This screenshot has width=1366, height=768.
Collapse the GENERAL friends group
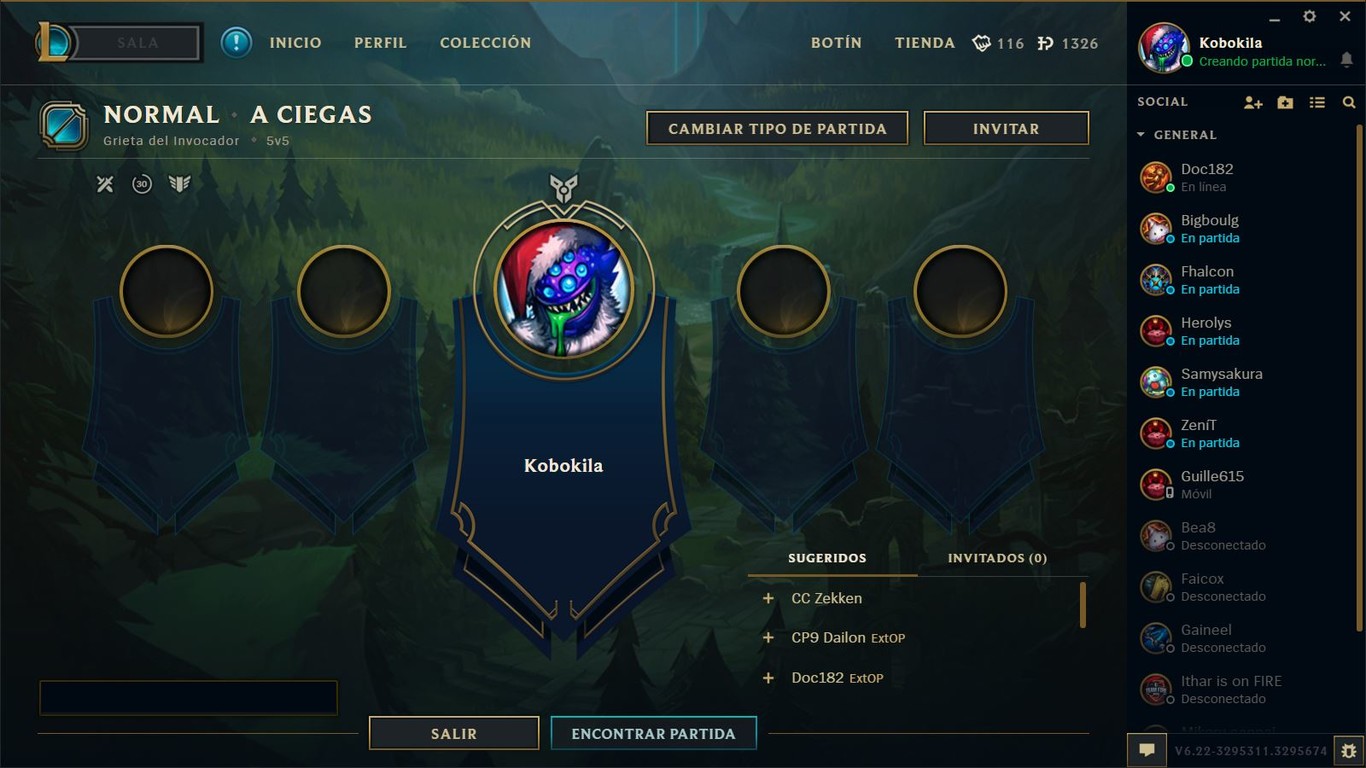click(1141, 135)
